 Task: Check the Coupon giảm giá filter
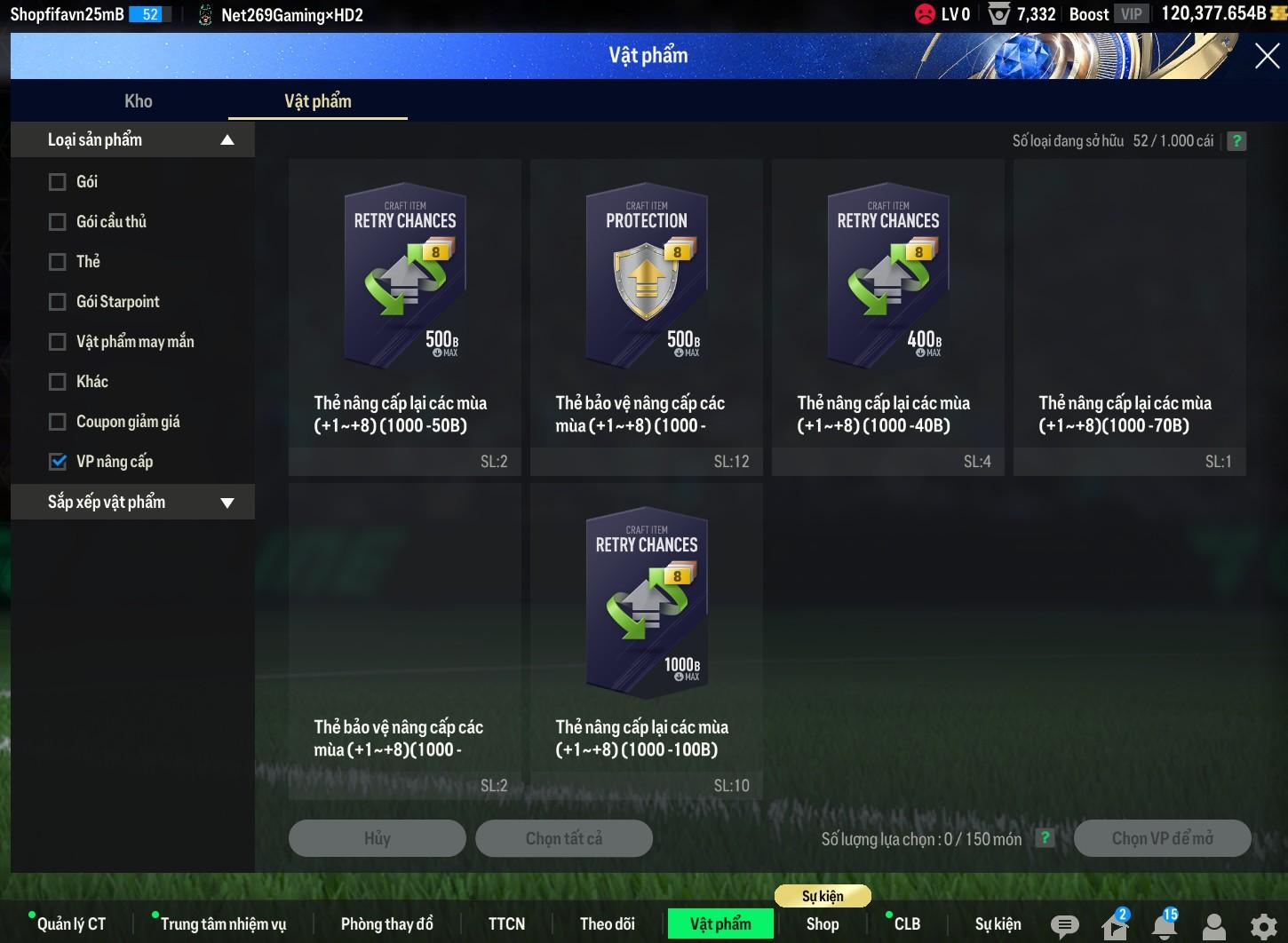[58, 422]
